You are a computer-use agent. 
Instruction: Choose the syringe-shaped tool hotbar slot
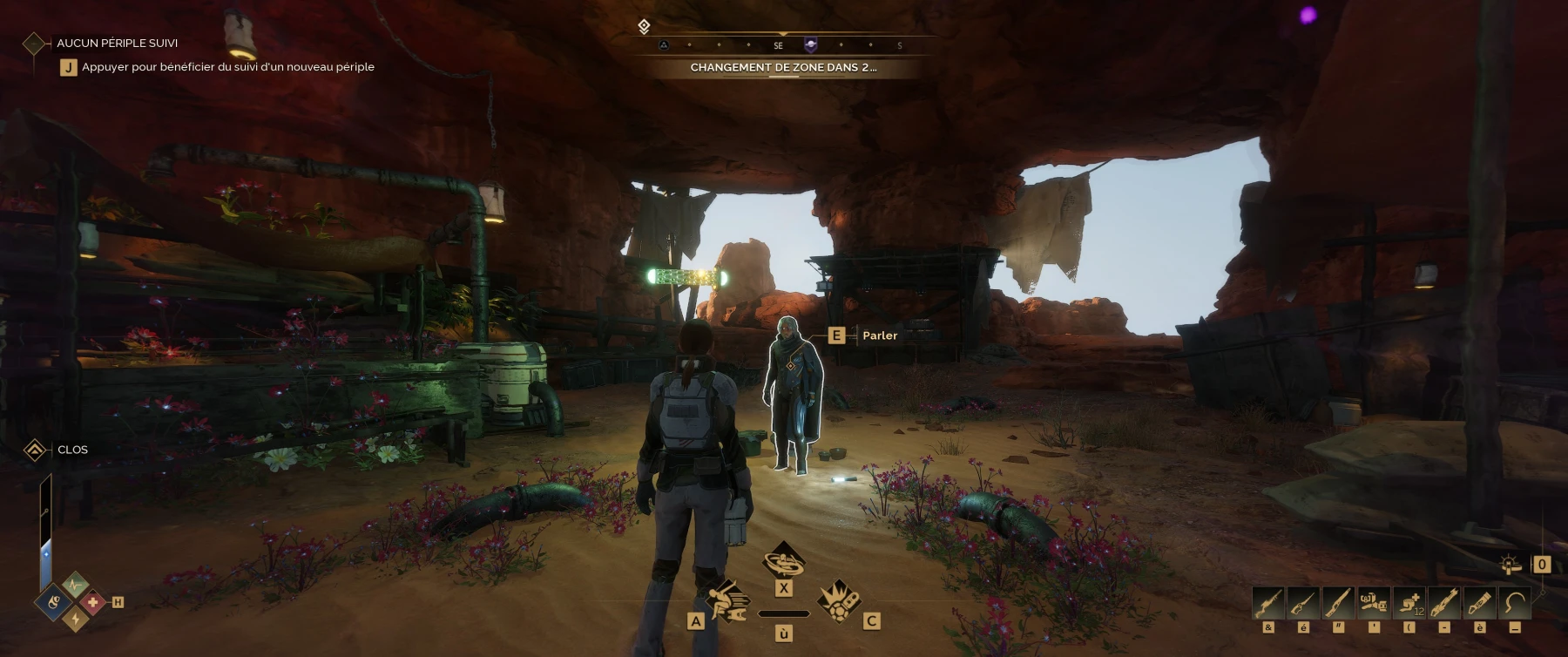coord(1479,603)
